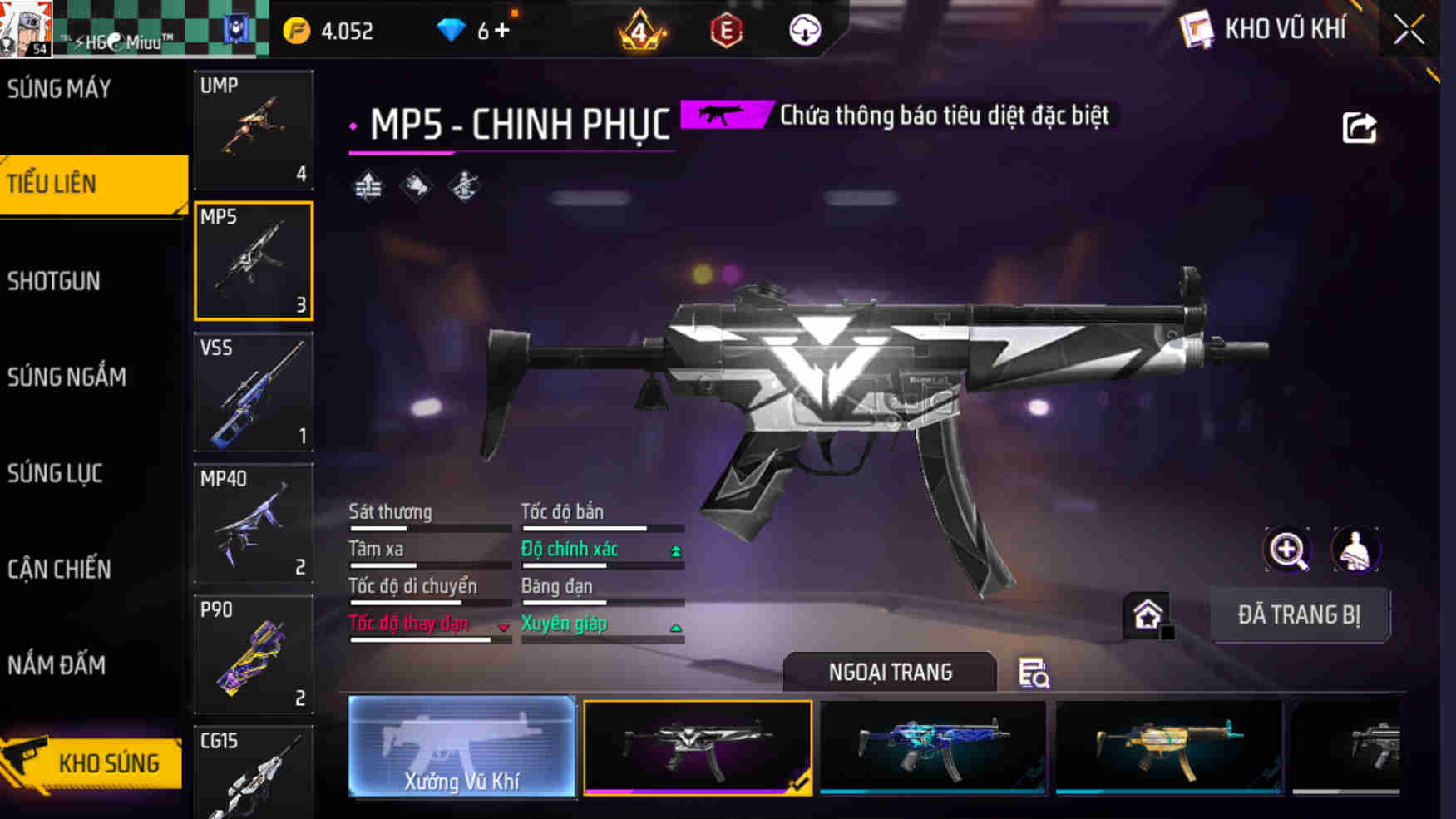Zoom in with the magnifier icon
Screen dimensions: 1456x819
pyautogui.click(x=1287, y=550)
